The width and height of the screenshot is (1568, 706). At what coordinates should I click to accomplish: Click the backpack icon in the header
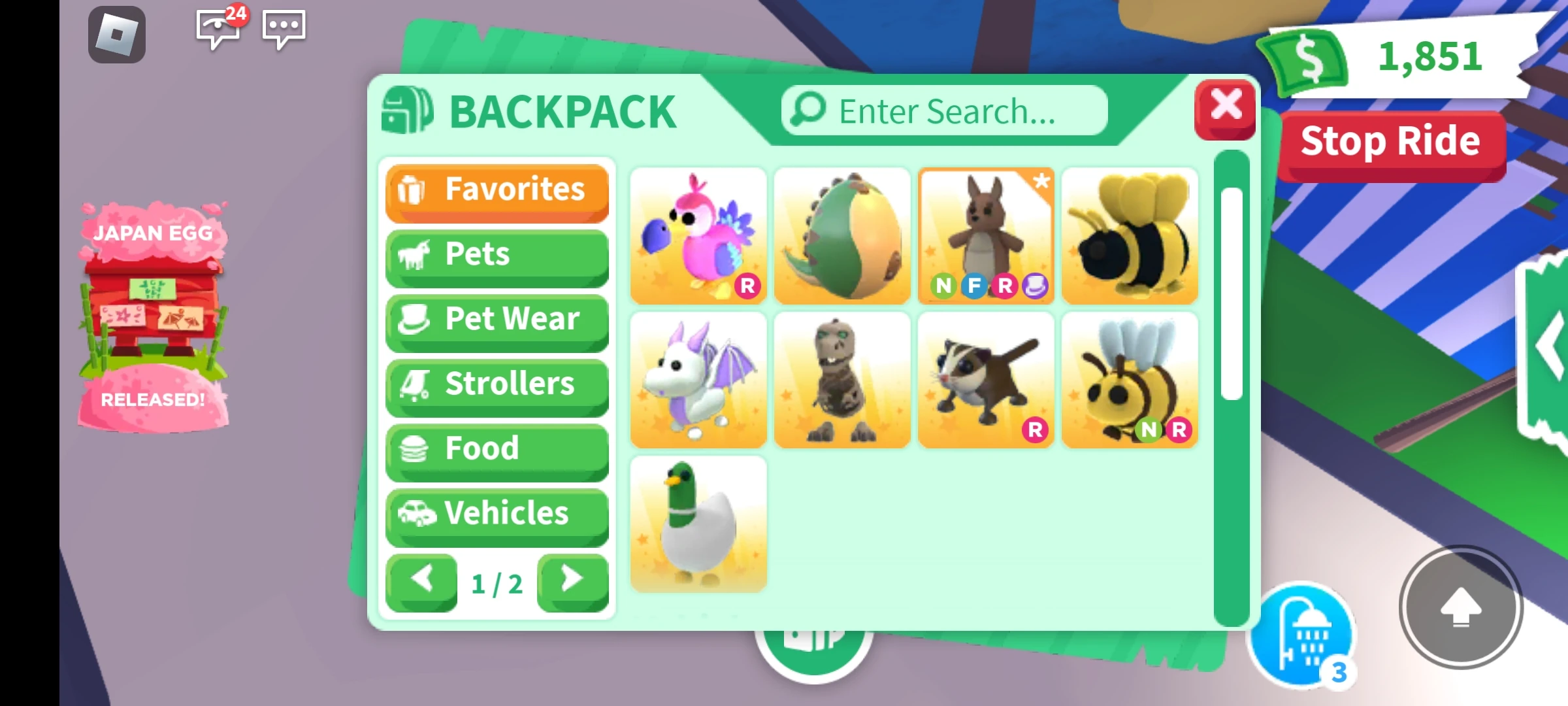pos(408,109)
